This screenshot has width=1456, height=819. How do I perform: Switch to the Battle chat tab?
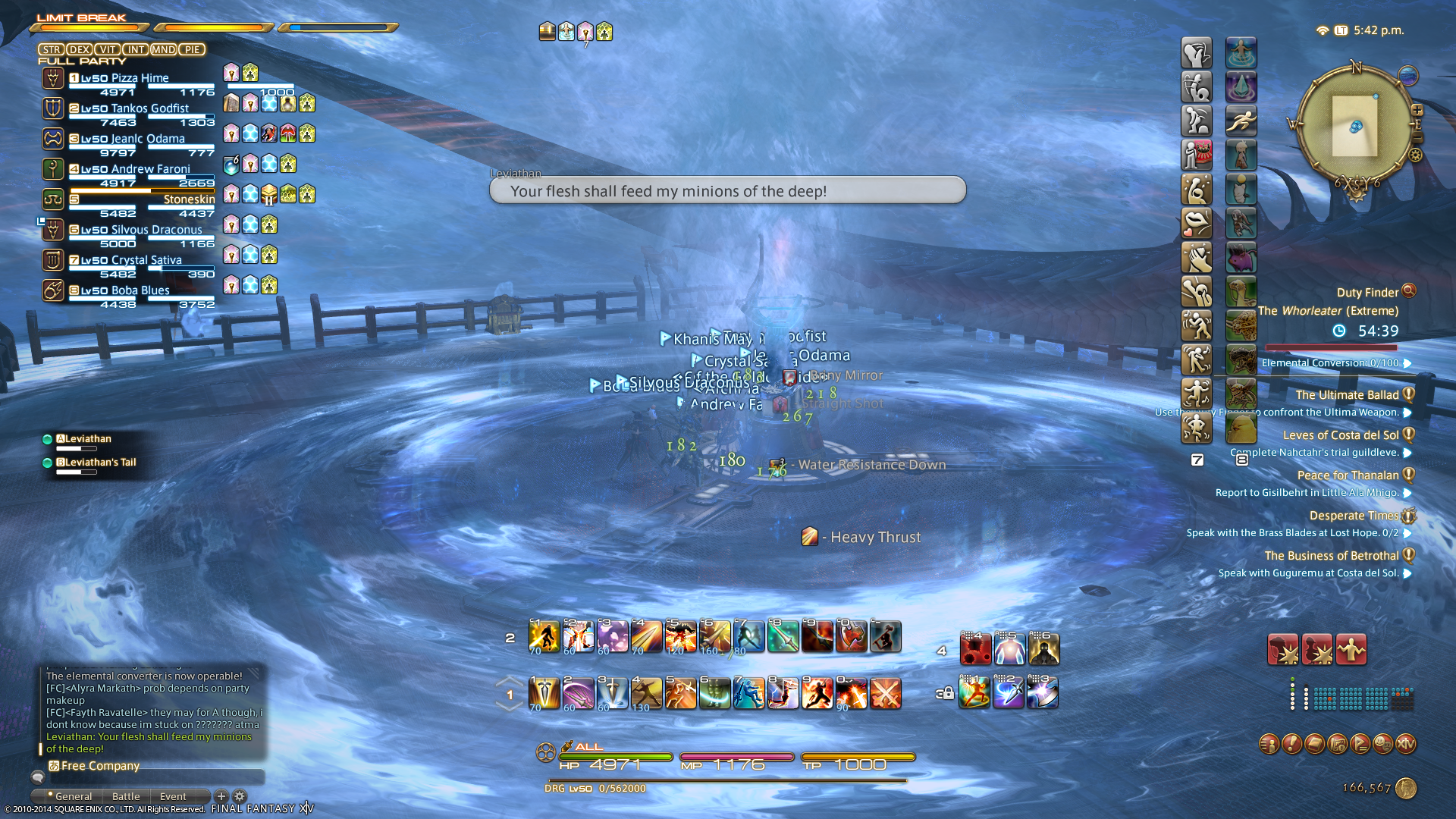(x=126, y=796)
